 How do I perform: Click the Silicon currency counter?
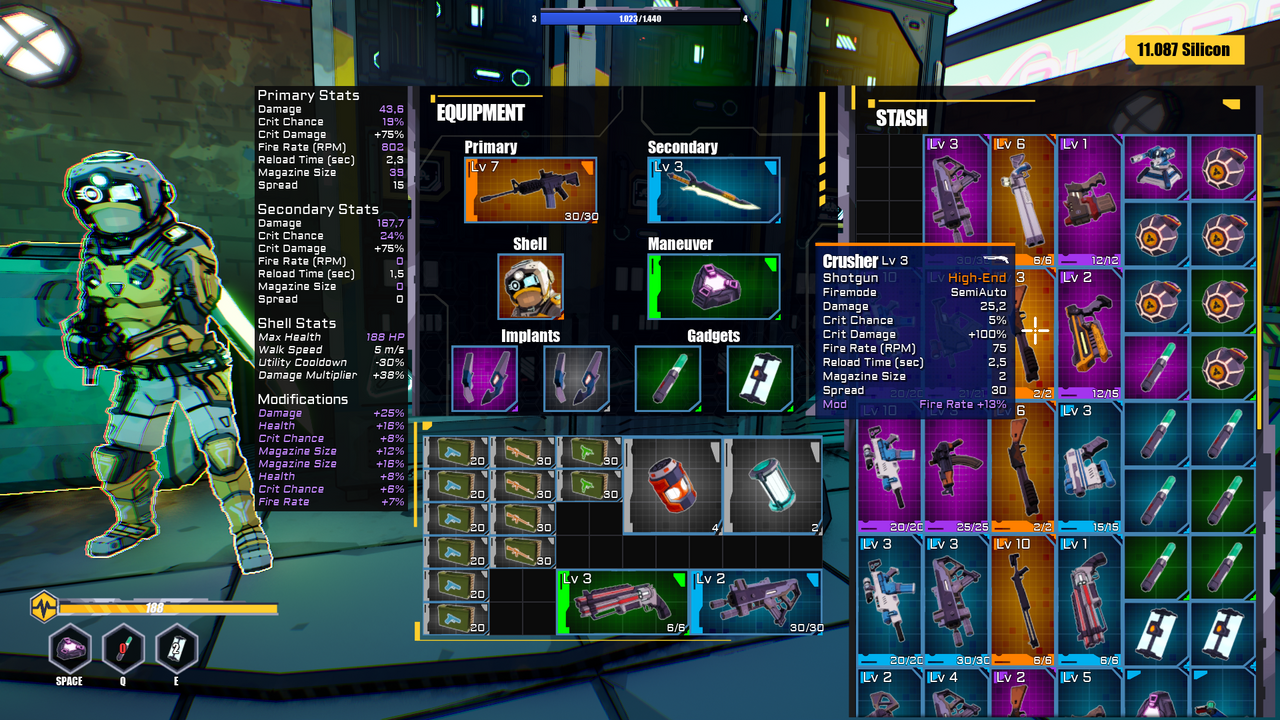(1185, 49)
